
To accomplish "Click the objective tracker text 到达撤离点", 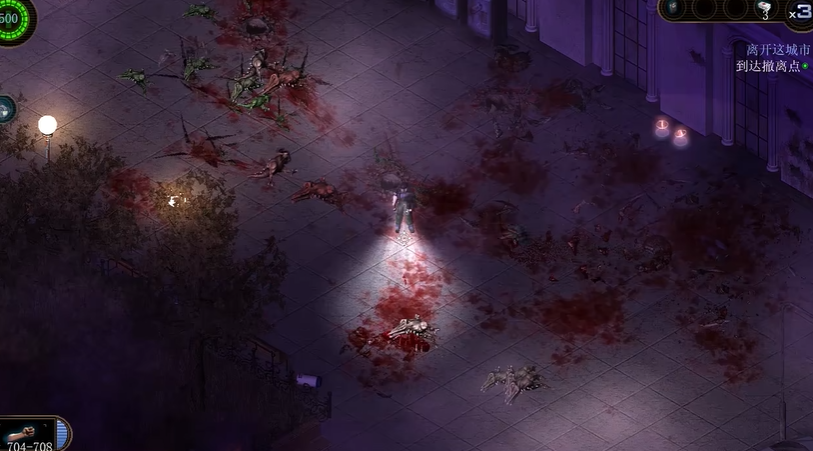I will (766, 66).
